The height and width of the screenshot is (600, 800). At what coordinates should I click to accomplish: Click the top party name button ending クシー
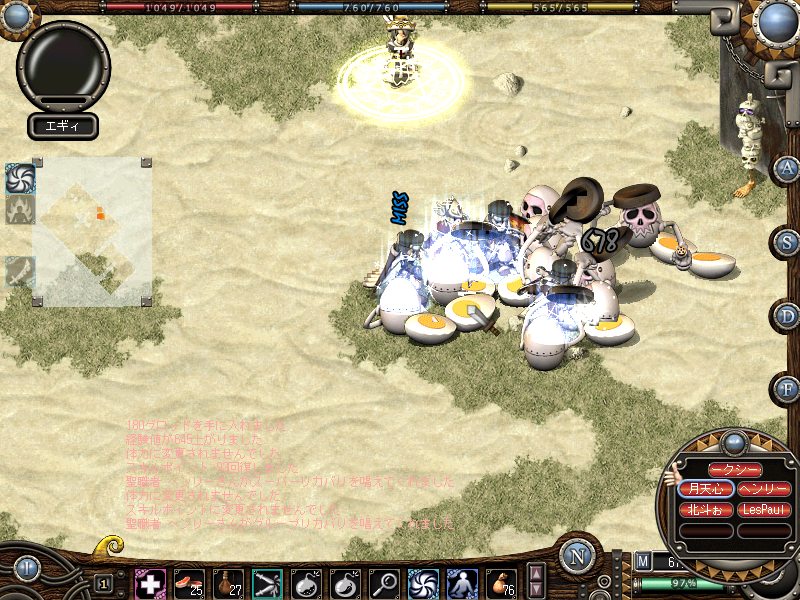tap(735, 470)
